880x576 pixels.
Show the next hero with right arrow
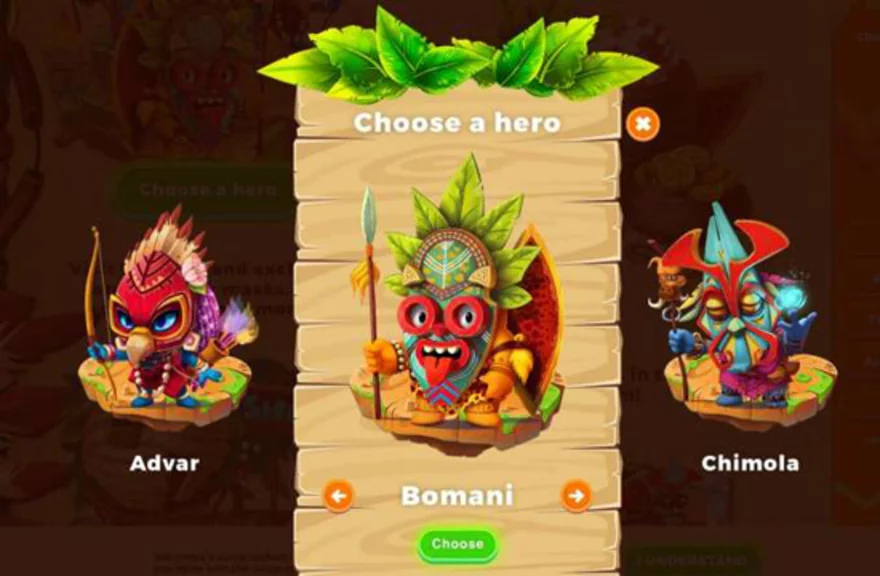pos(576,494)
